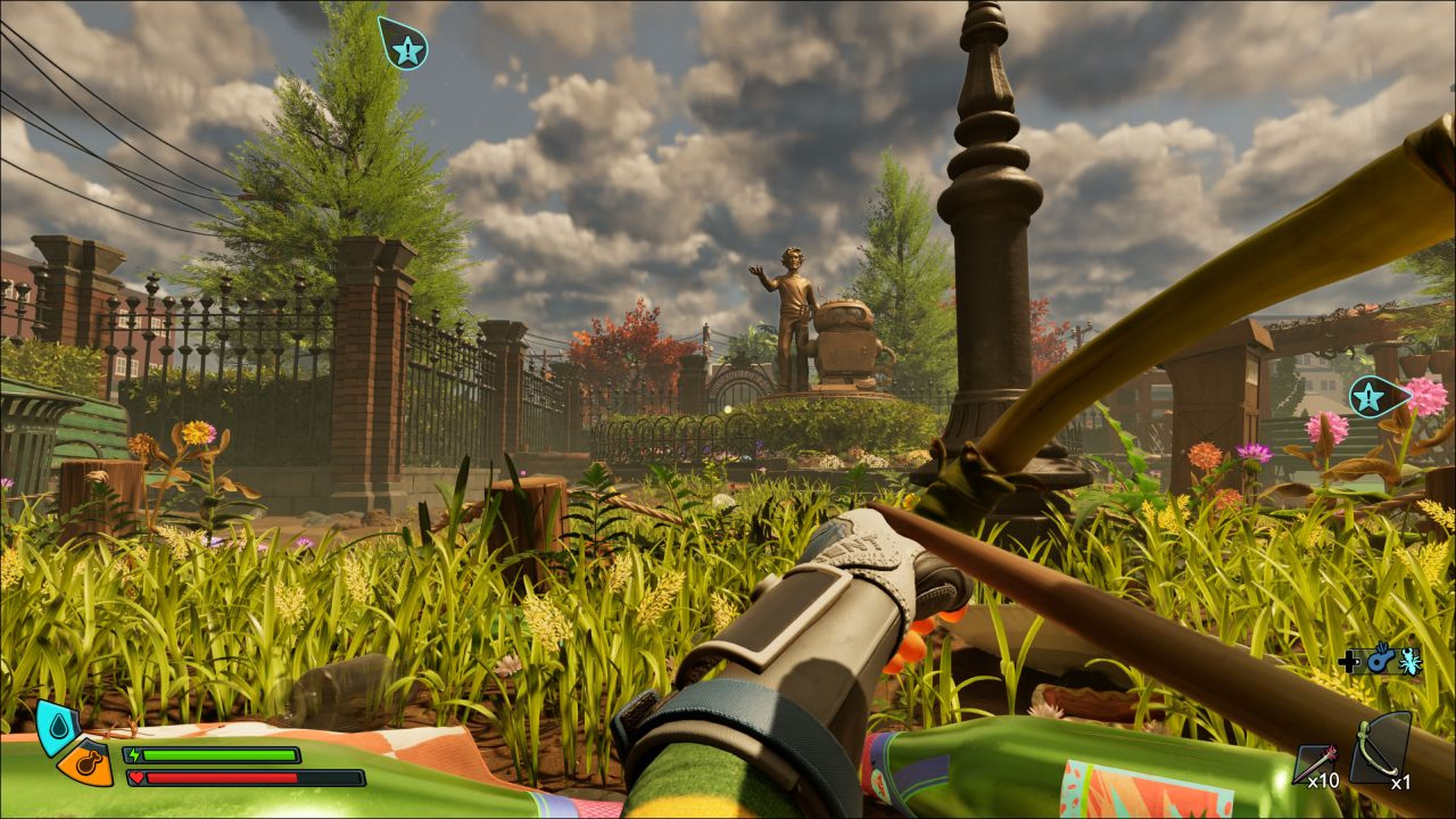Viewport: 1456px width, 819px height.
Task: Select the quest marker above the tree
Action: [403, 45]
